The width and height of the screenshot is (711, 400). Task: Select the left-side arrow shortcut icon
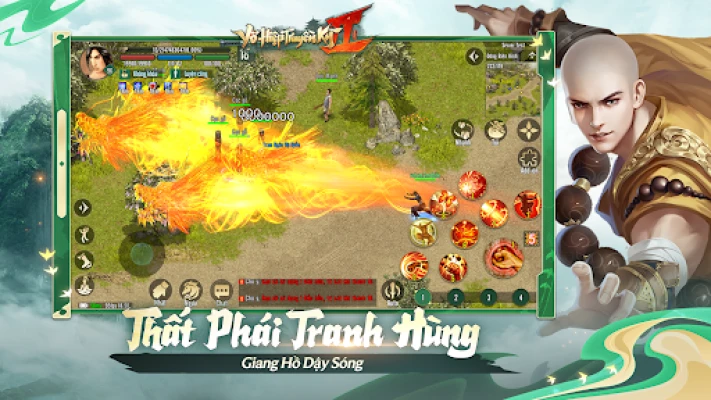84,208
